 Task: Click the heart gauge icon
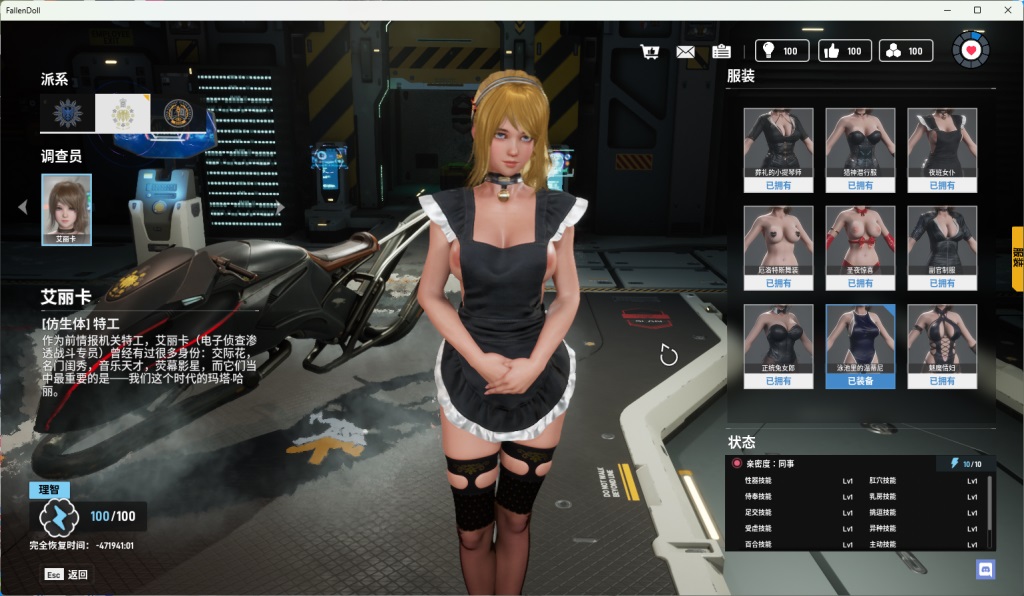(x=969, y=50)
